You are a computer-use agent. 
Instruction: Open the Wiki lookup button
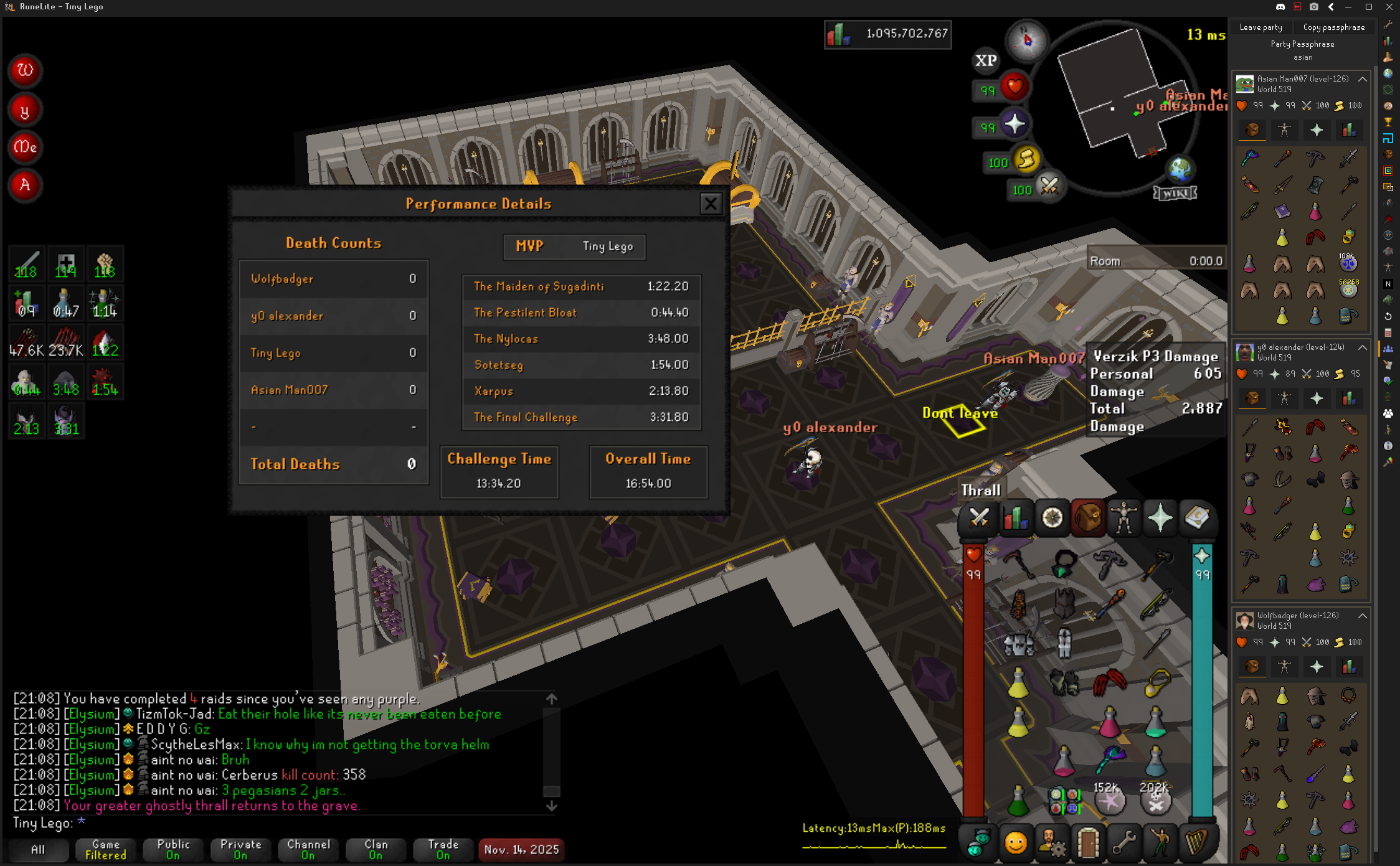tap(1175, 193)
